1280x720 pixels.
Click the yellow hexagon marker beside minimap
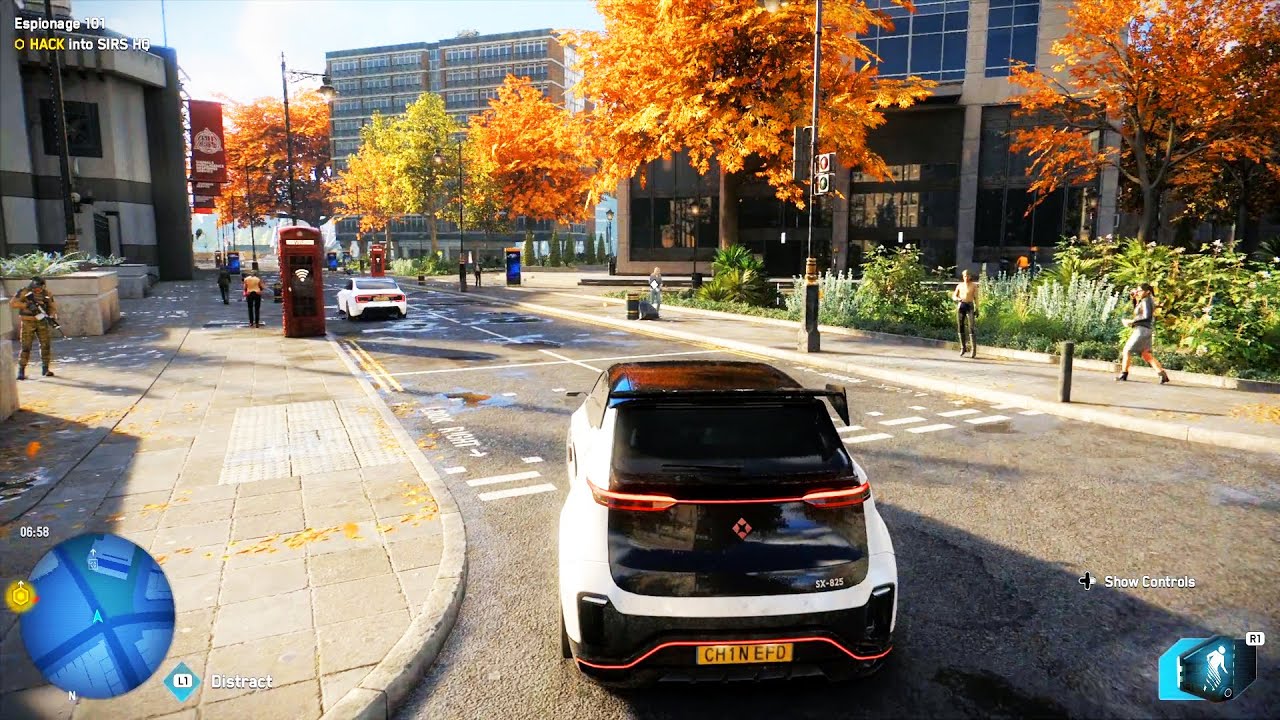pos(19,597)
